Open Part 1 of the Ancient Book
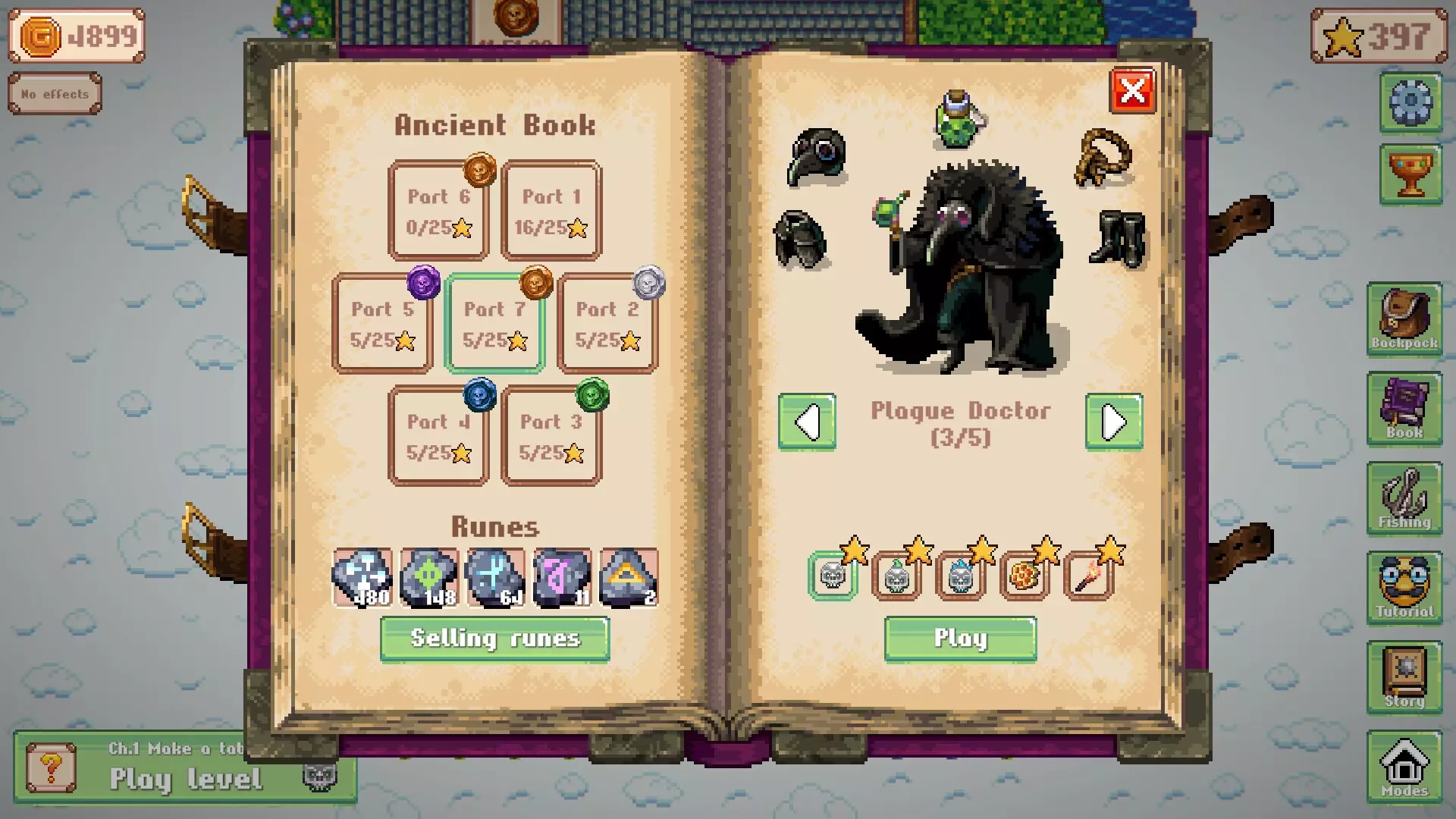1456x819 pixels. click(x=551, y=211)
